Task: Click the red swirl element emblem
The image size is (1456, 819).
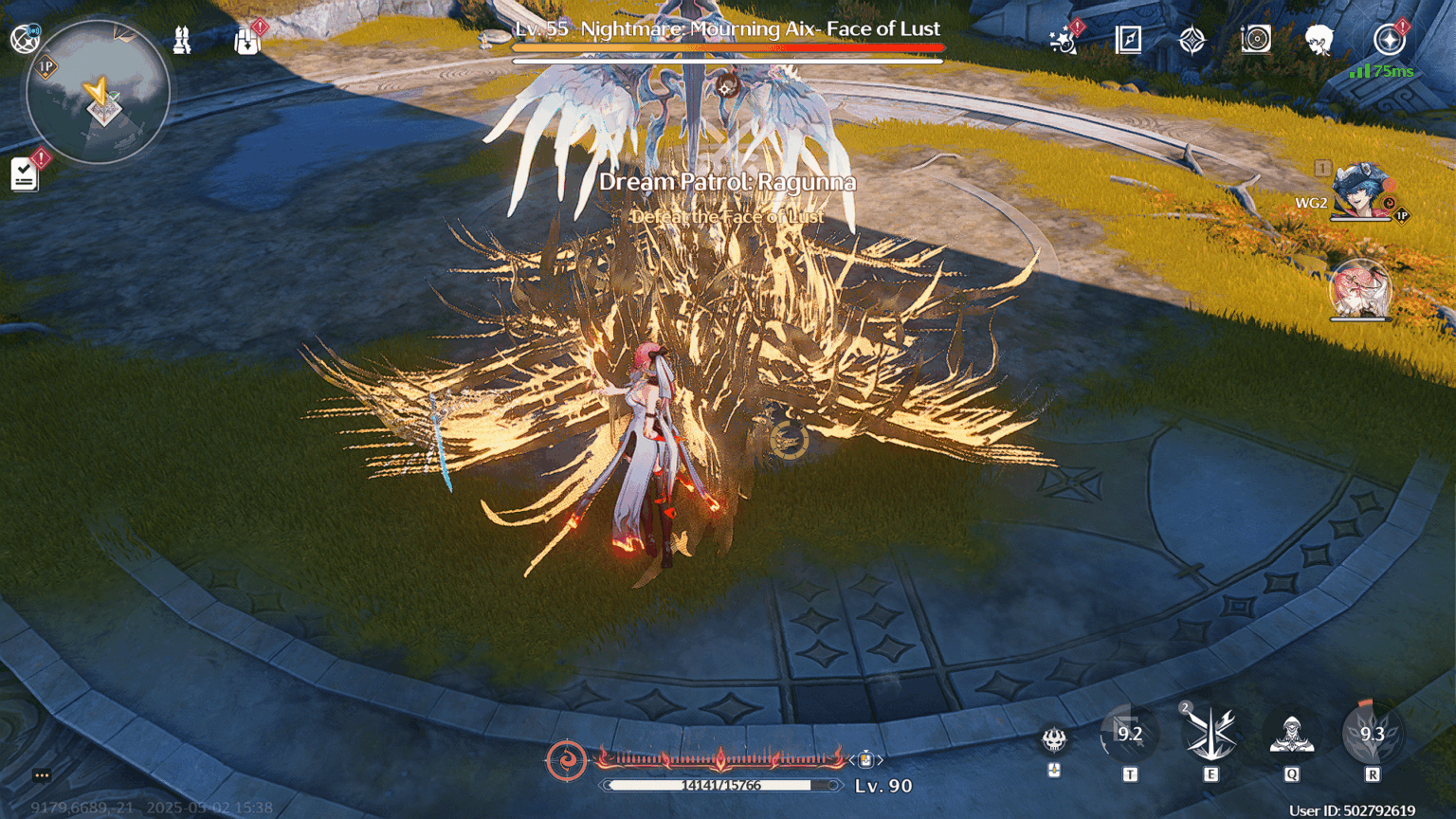Action: (x=566, y=760)
